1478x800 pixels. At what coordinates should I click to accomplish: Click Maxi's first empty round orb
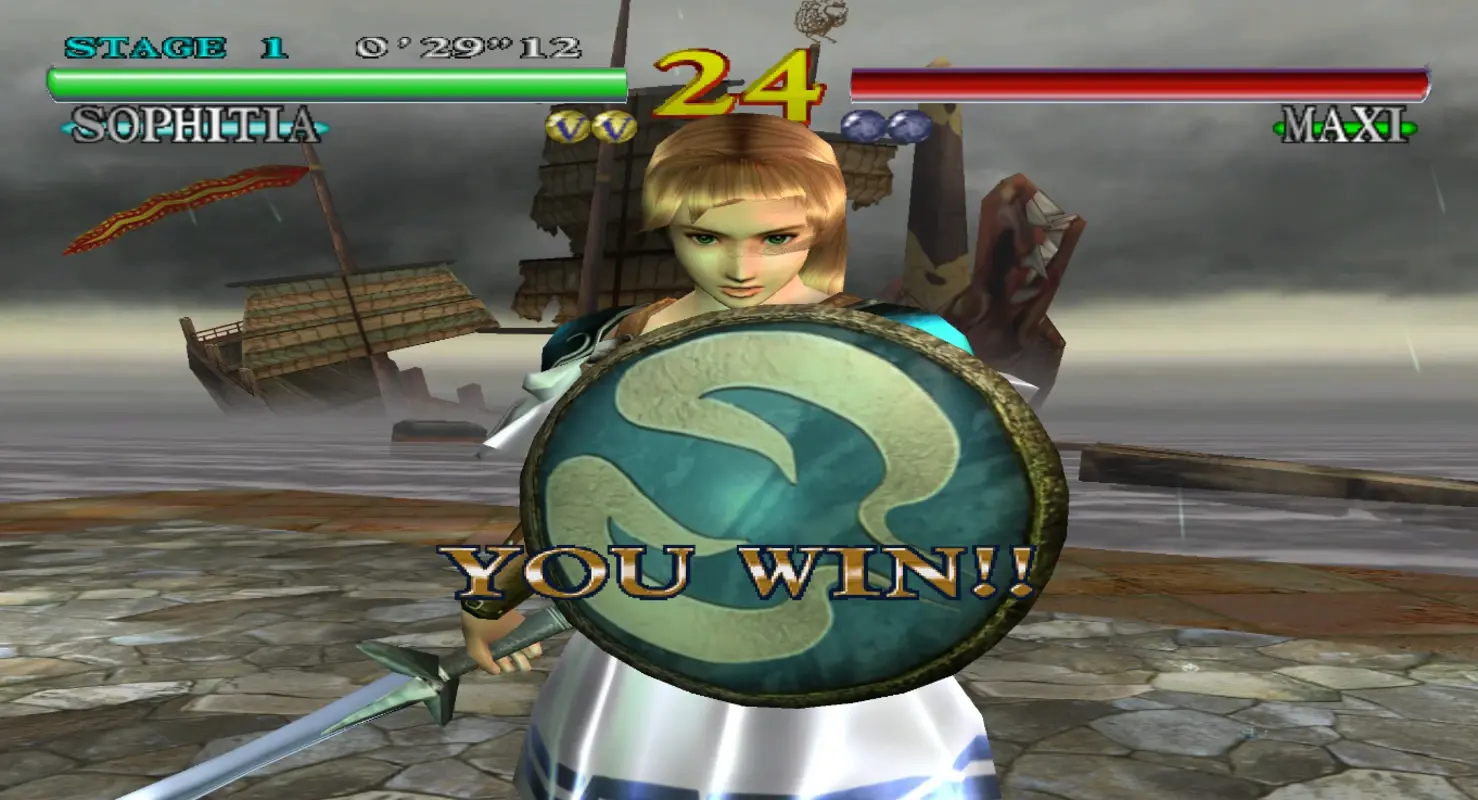pyautogui.click(x=861, y=125)
